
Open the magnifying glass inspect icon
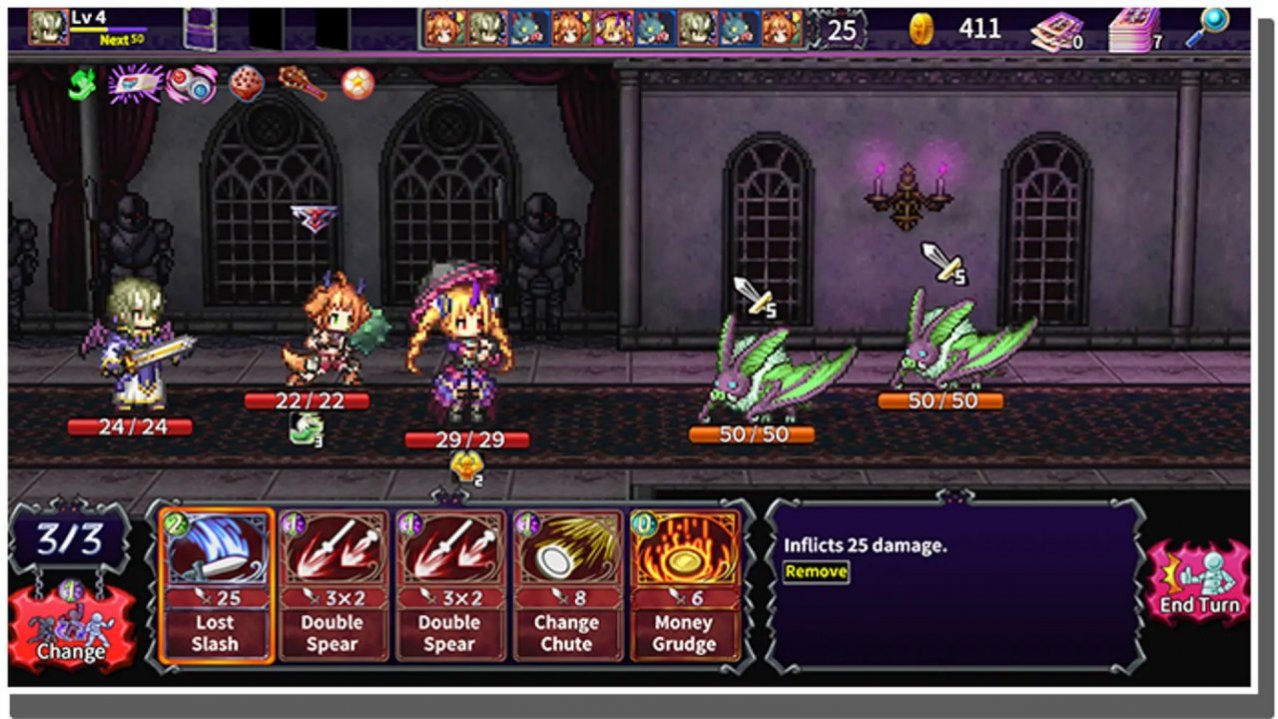click(1207, 27)
